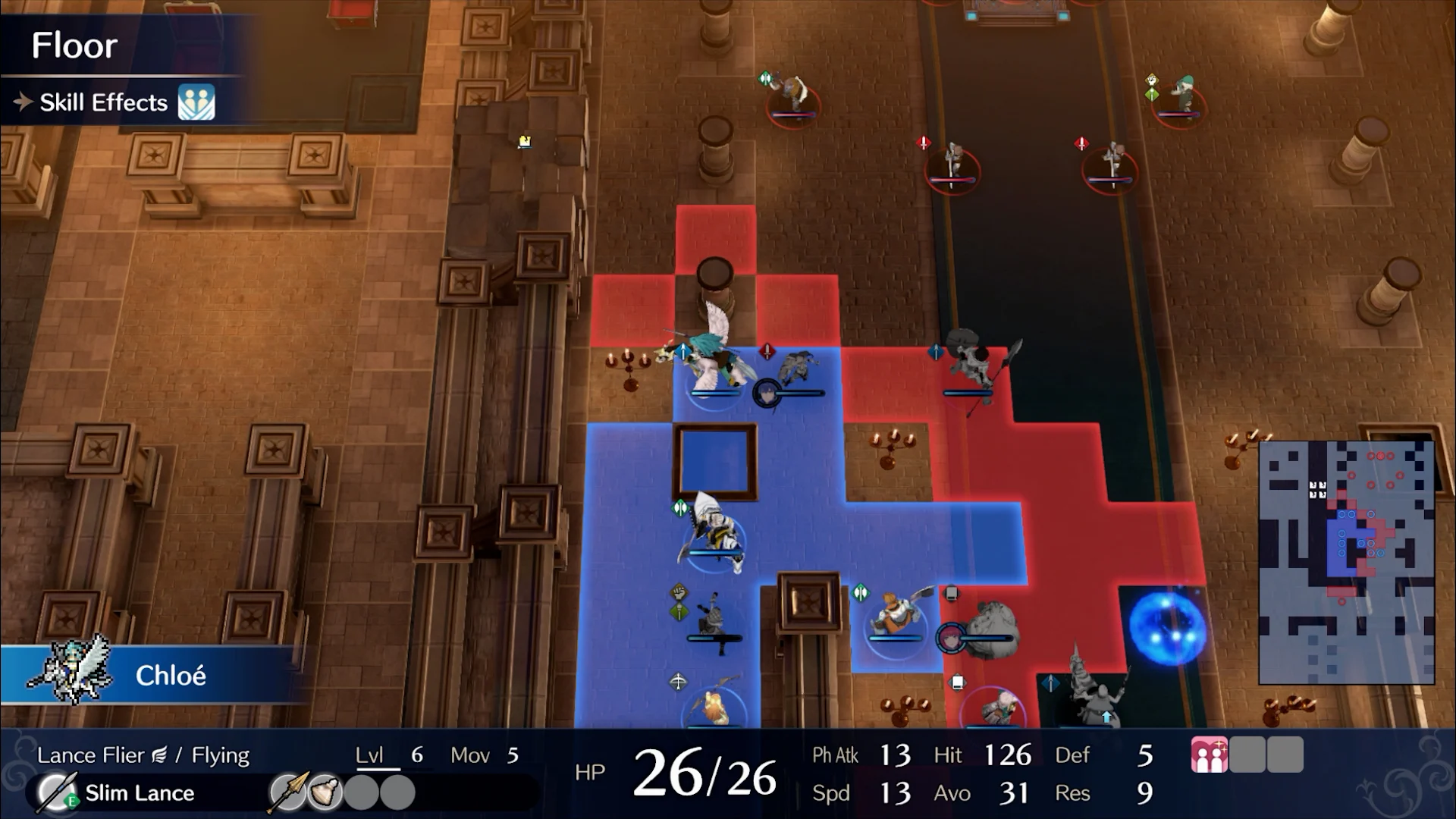Select the tile highlighted by the cursor frame
Screen dimensions: 1456x819
[716, 462]
